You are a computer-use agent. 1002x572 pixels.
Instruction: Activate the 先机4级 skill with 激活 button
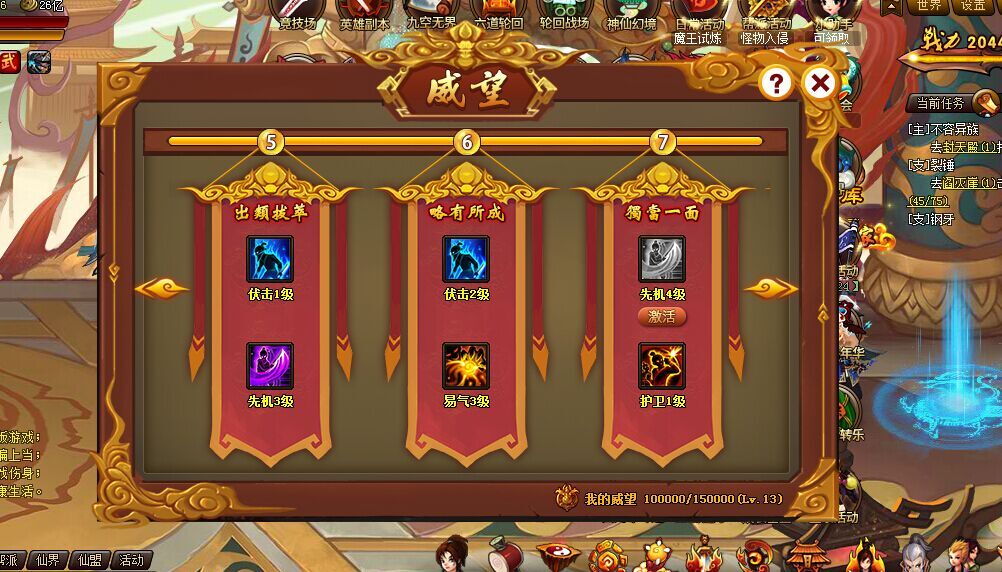pyautogui.click(x=662, y=317)
